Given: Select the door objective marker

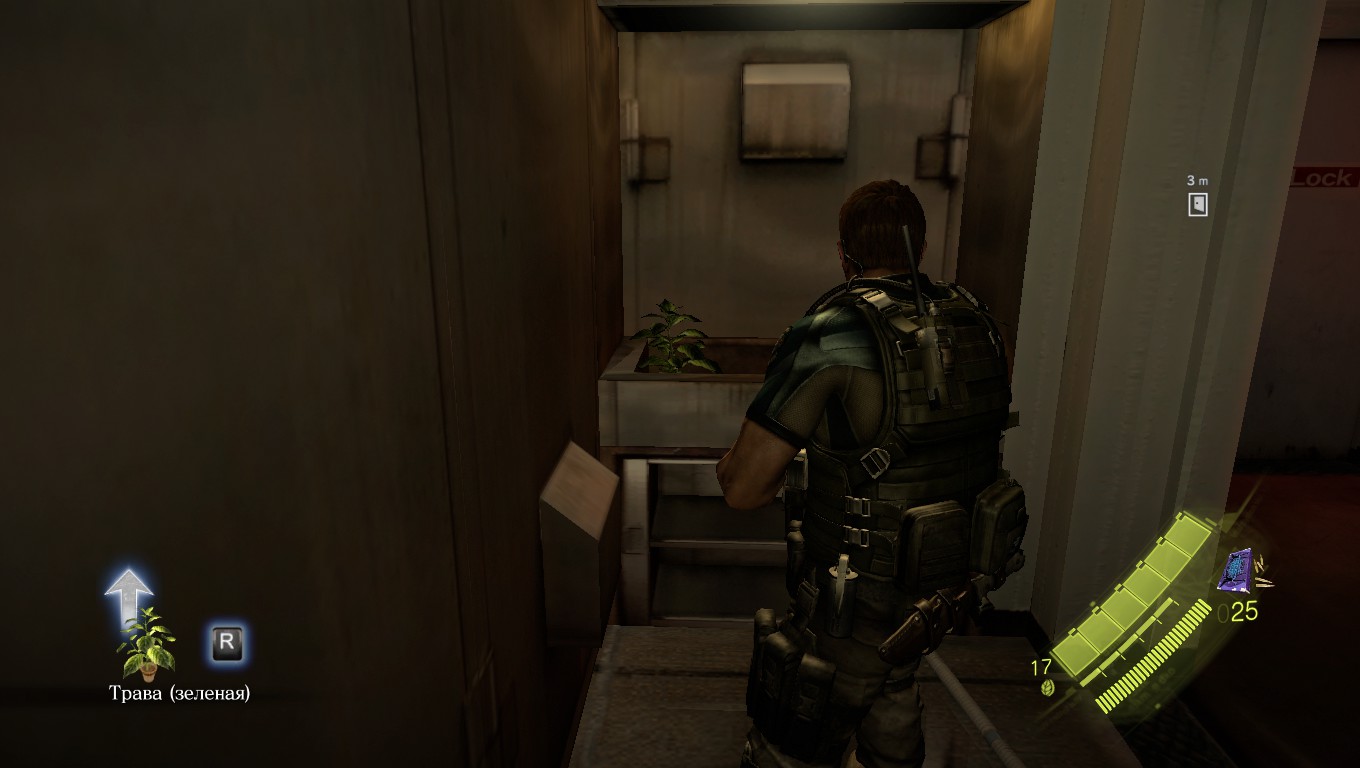Looking at the screenshot, I should coord(1197,205).
